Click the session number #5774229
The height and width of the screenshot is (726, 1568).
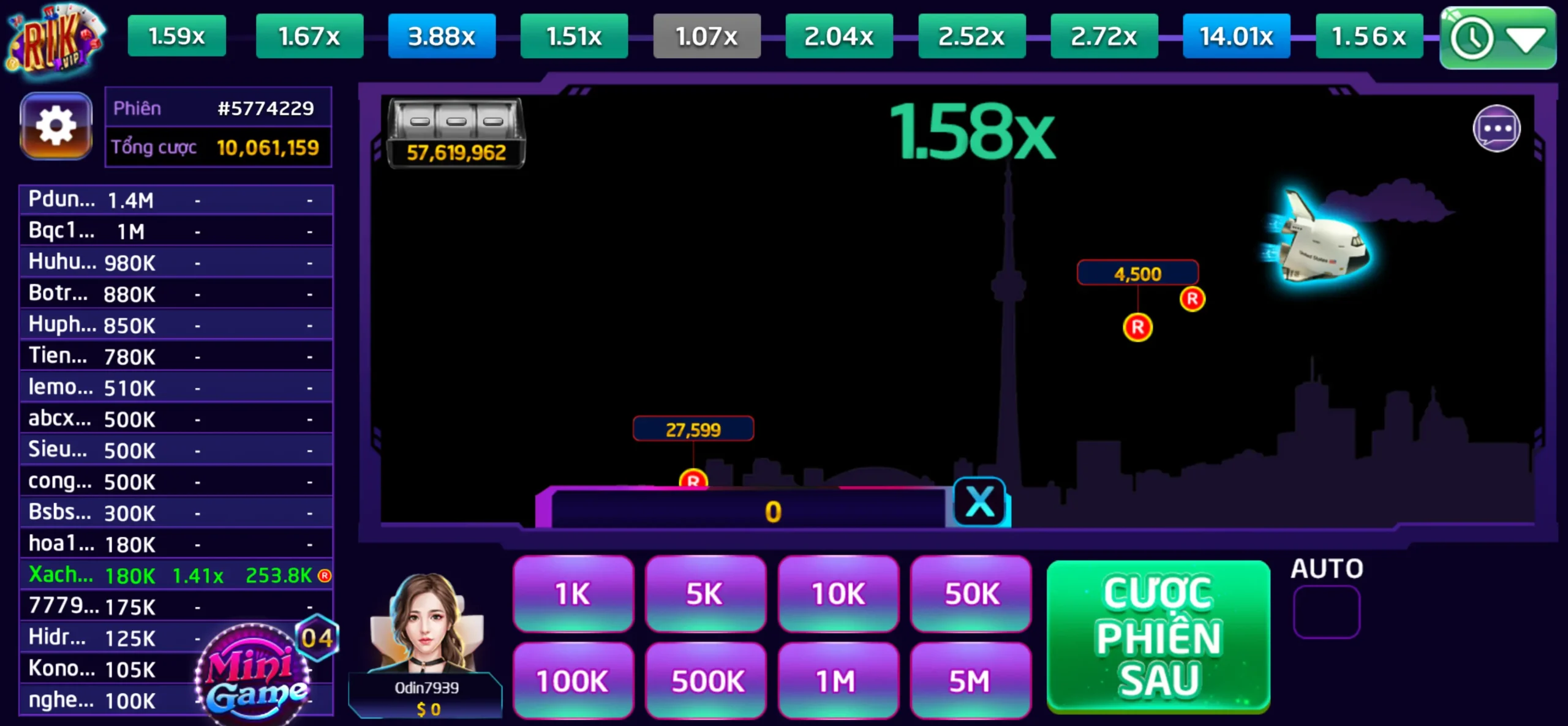266,108
